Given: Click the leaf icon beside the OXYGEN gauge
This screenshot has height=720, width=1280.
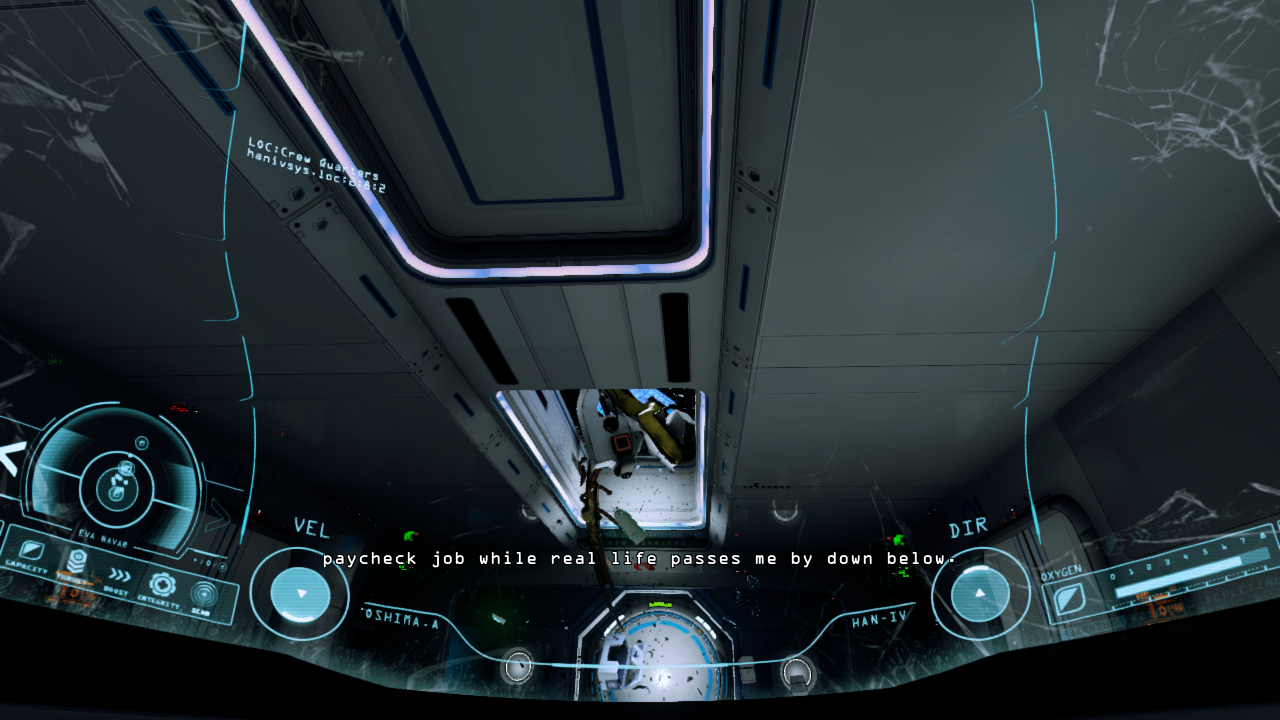Looking at the screenshot, I should point(1071,600).
